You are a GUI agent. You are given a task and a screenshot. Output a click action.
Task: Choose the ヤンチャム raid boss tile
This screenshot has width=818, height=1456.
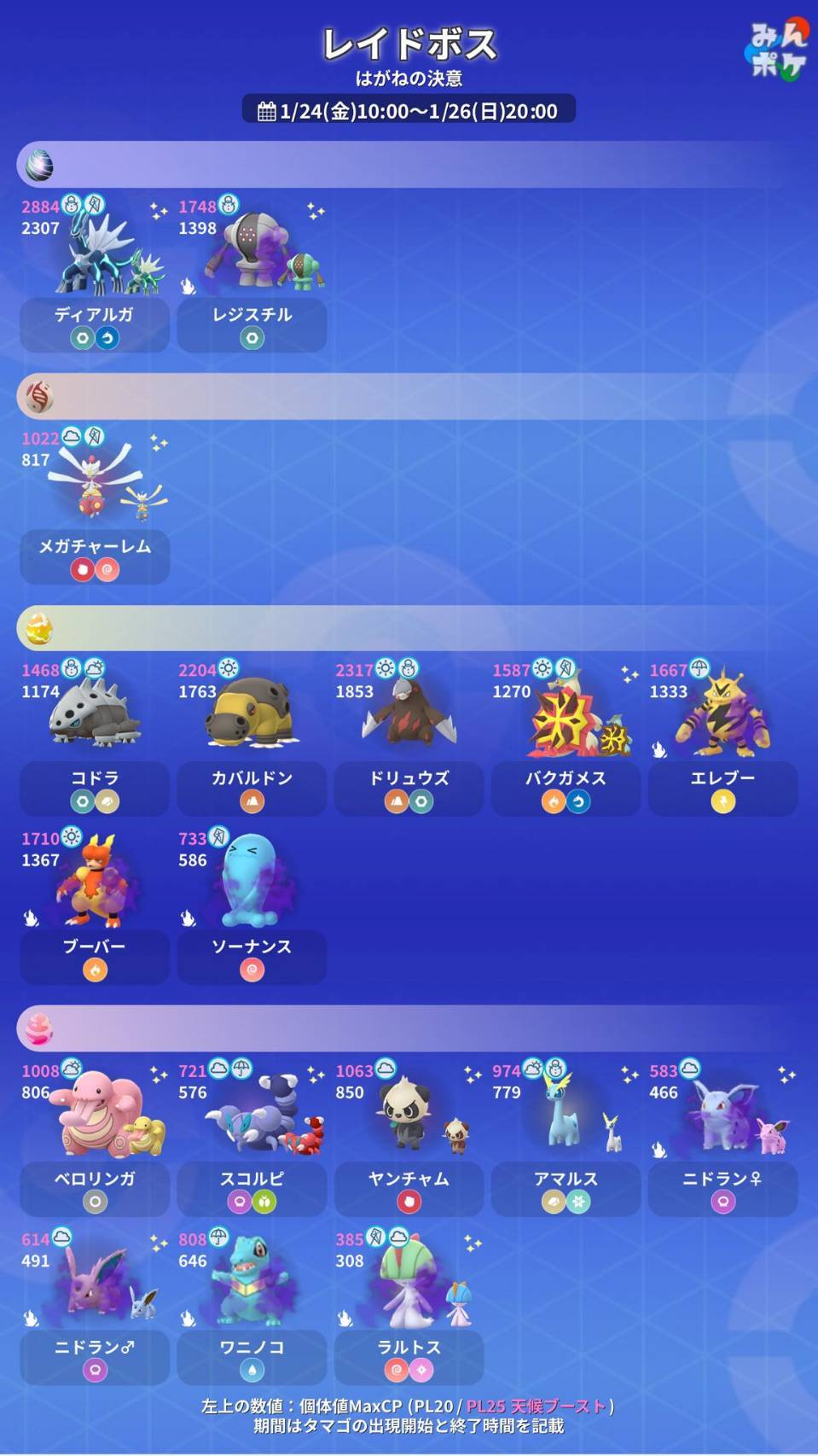click(x=409, y=1138)
